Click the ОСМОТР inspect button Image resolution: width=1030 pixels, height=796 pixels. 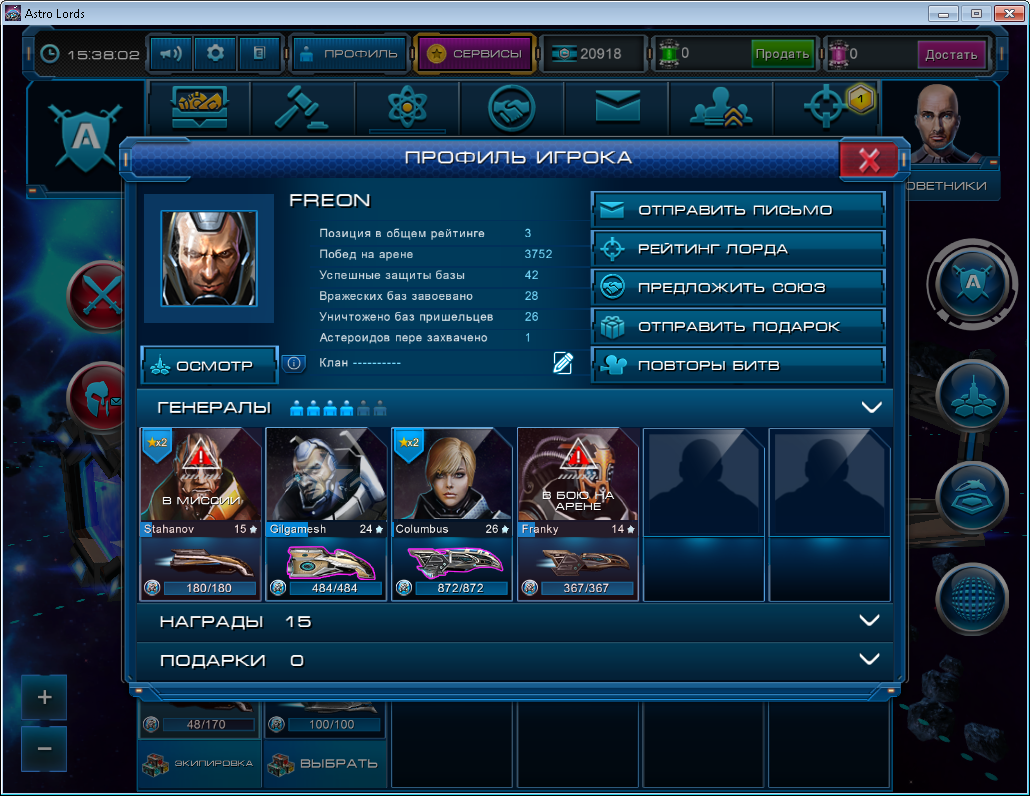tap(210, 366)
